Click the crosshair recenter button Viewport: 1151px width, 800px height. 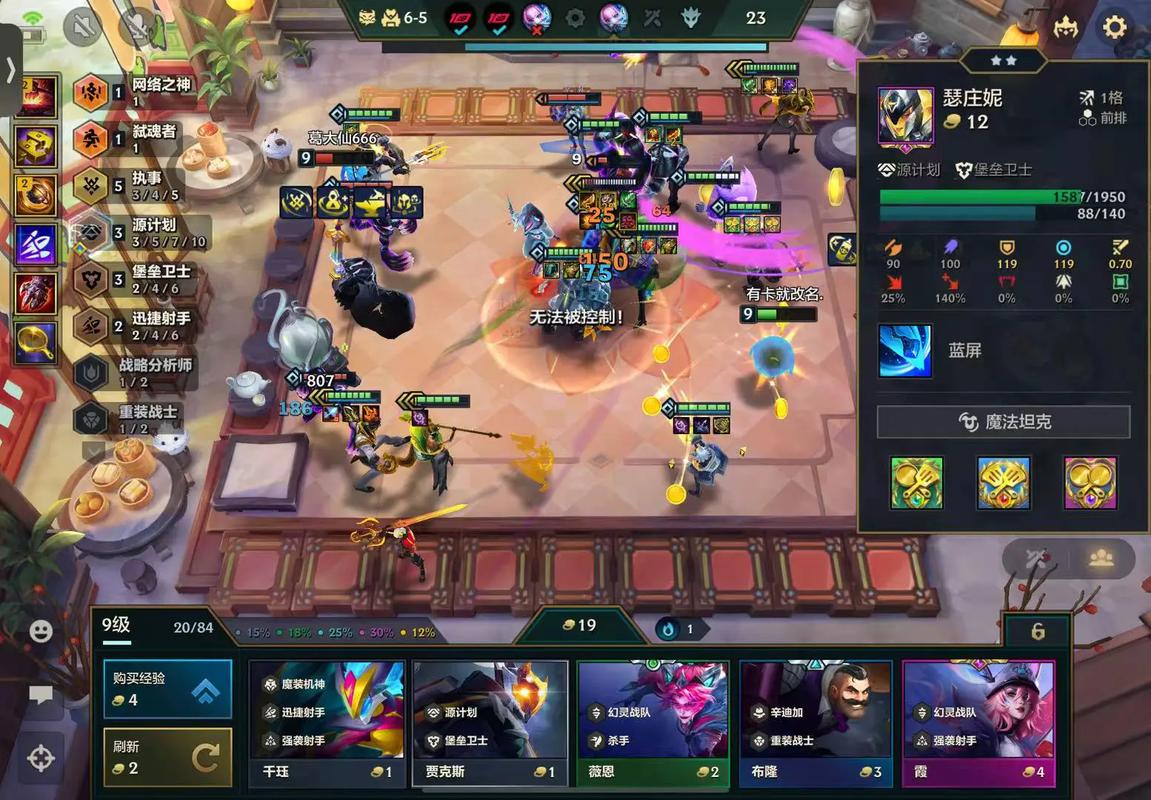point(41,758)
